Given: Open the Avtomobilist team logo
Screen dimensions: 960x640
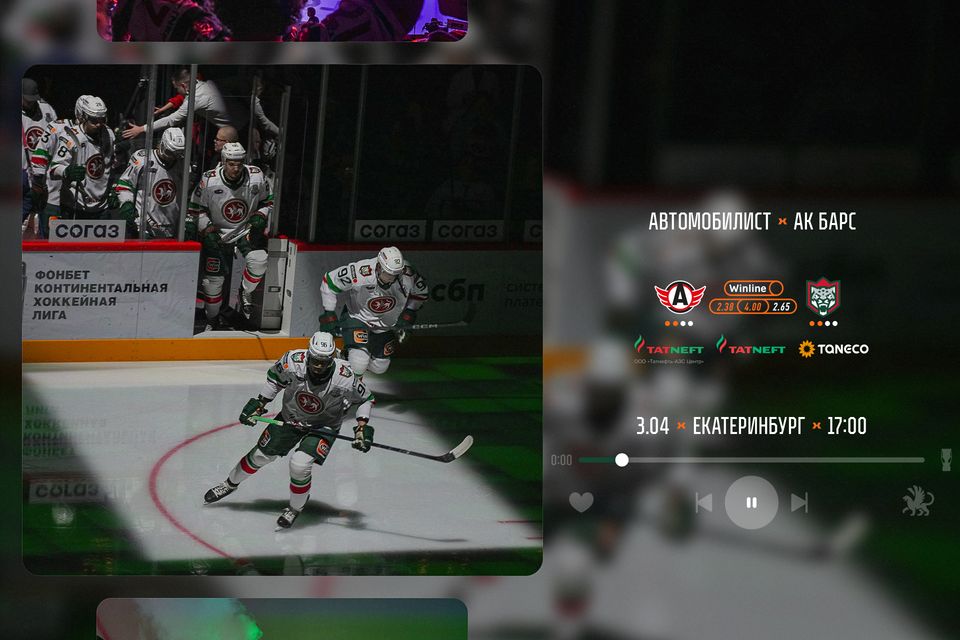Looking at the screenshot, I should point(680,296).
